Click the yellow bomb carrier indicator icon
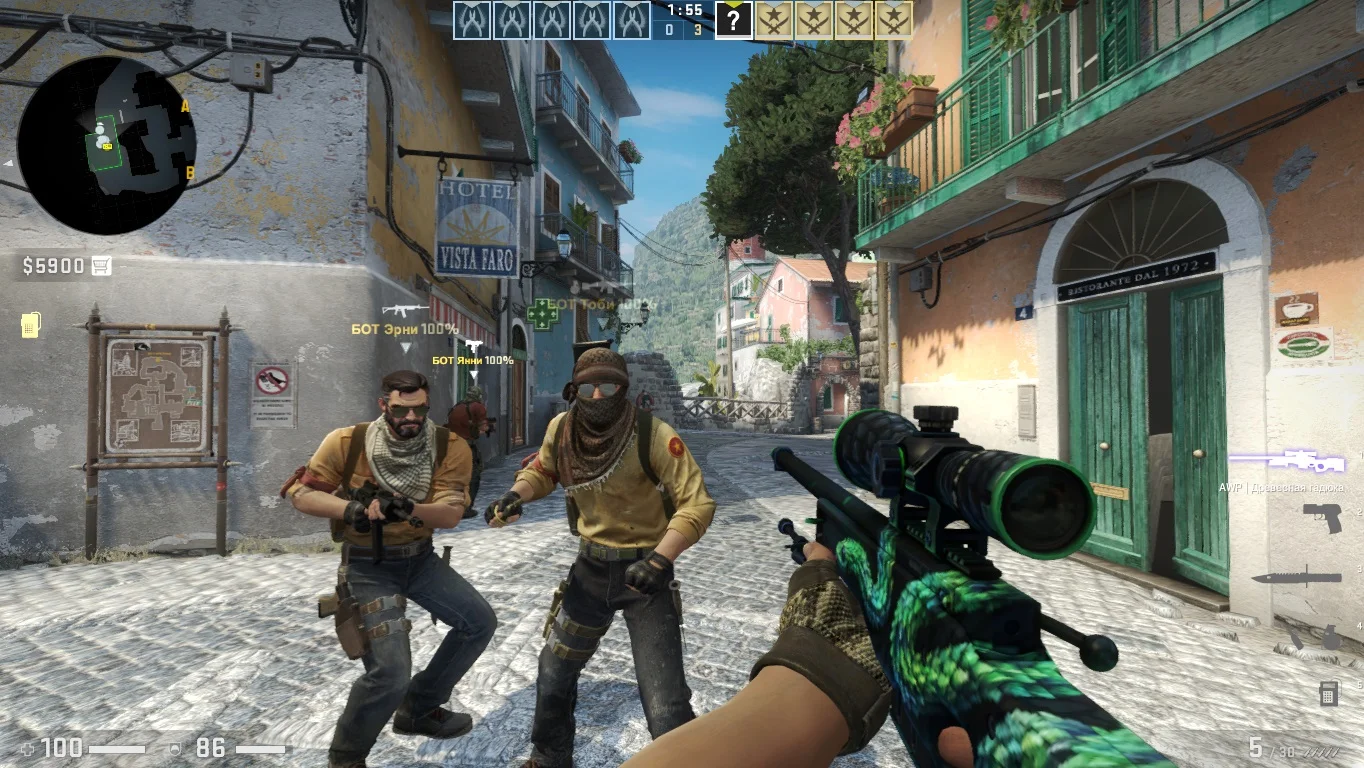1364x768 pixels. pyautogui.click(x=30, y=324)
